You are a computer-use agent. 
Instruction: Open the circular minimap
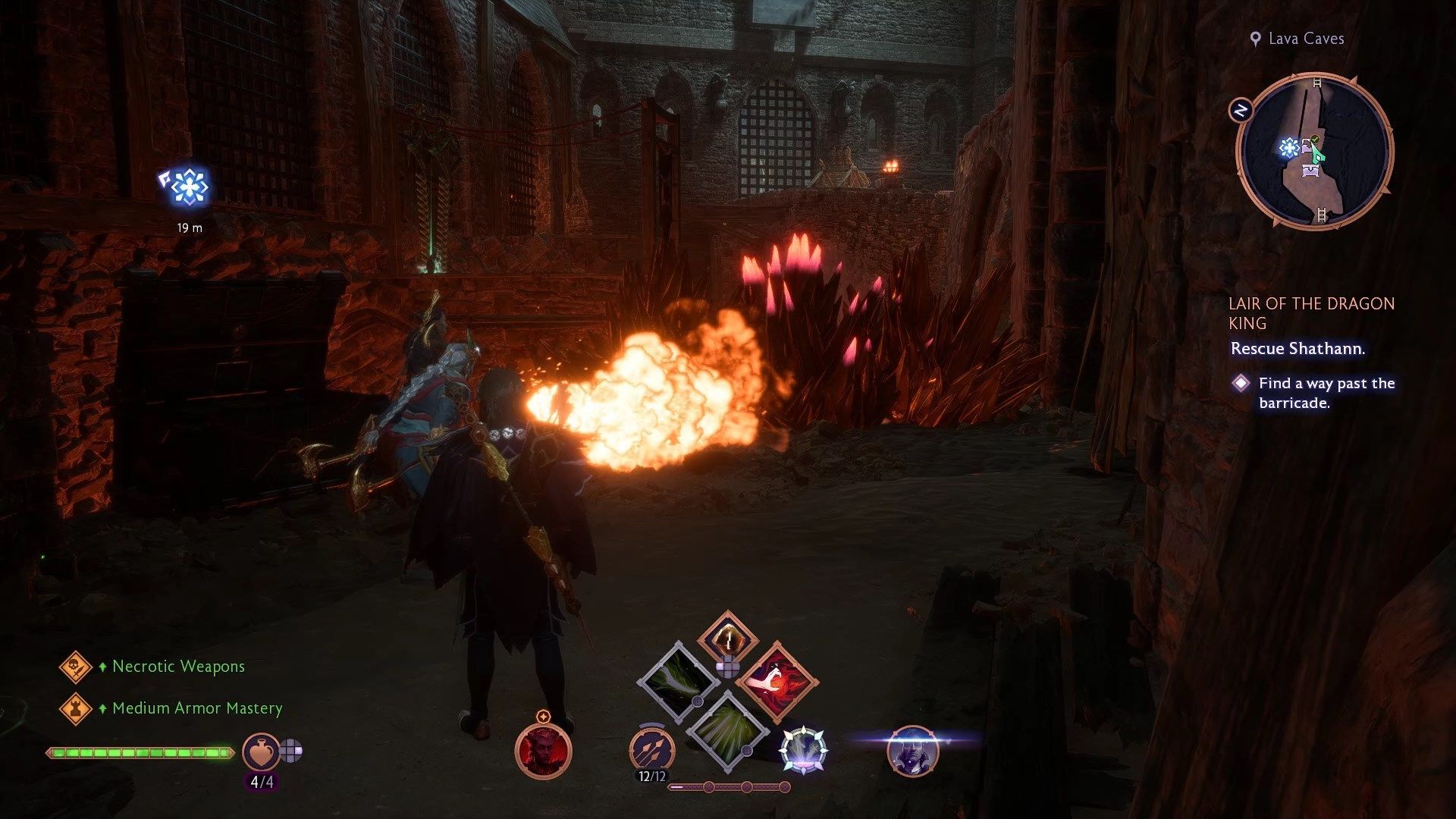pyautogui.click(x=1315, y=150)
